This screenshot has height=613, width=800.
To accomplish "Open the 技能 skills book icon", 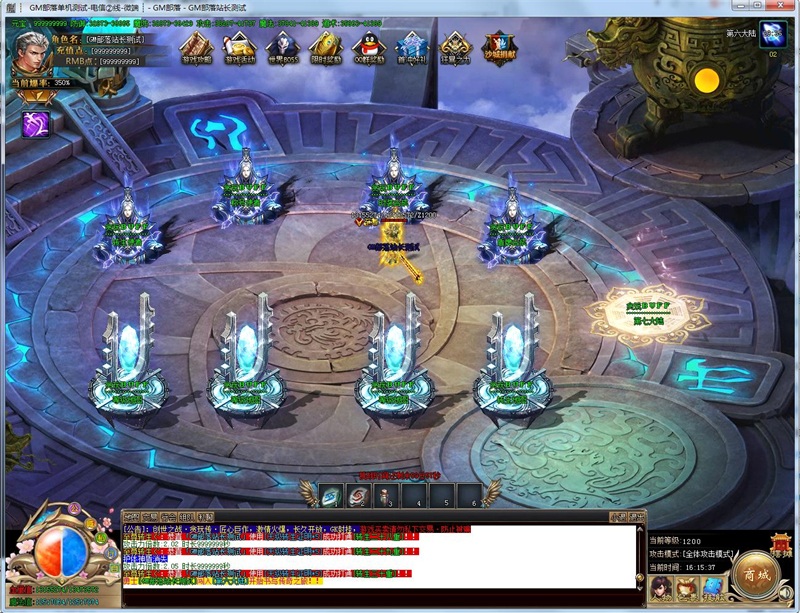I will click(712, 587).
